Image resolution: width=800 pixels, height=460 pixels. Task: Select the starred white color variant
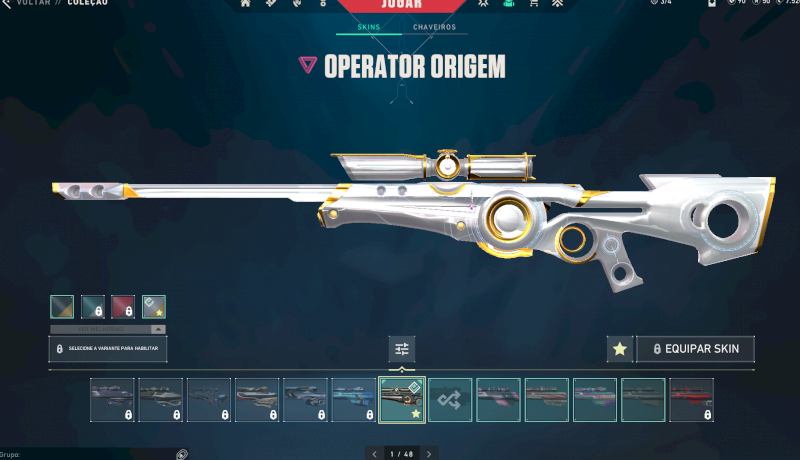154,306
